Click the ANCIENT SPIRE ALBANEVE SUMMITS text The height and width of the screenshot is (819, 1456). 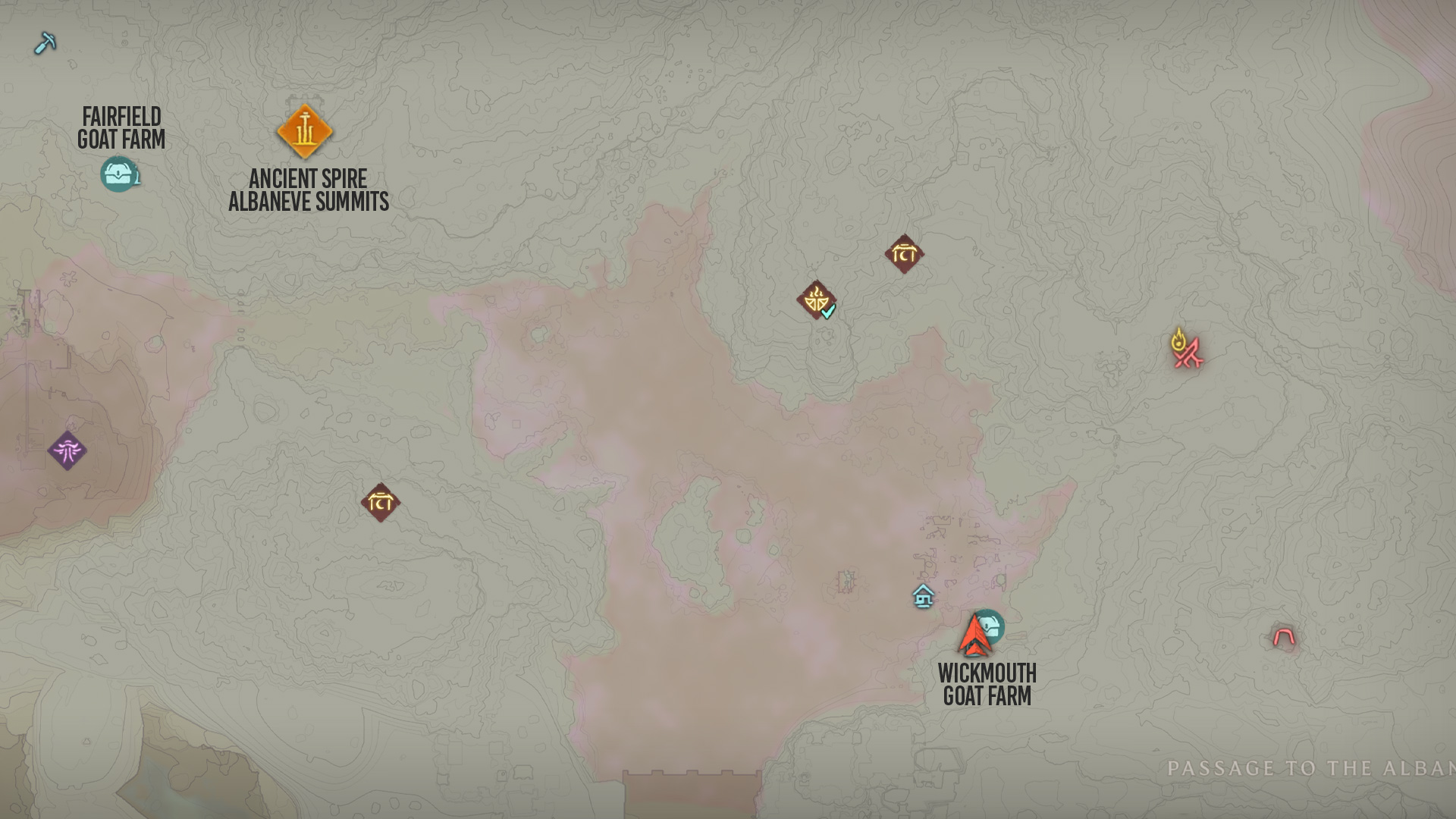point(306,189)
